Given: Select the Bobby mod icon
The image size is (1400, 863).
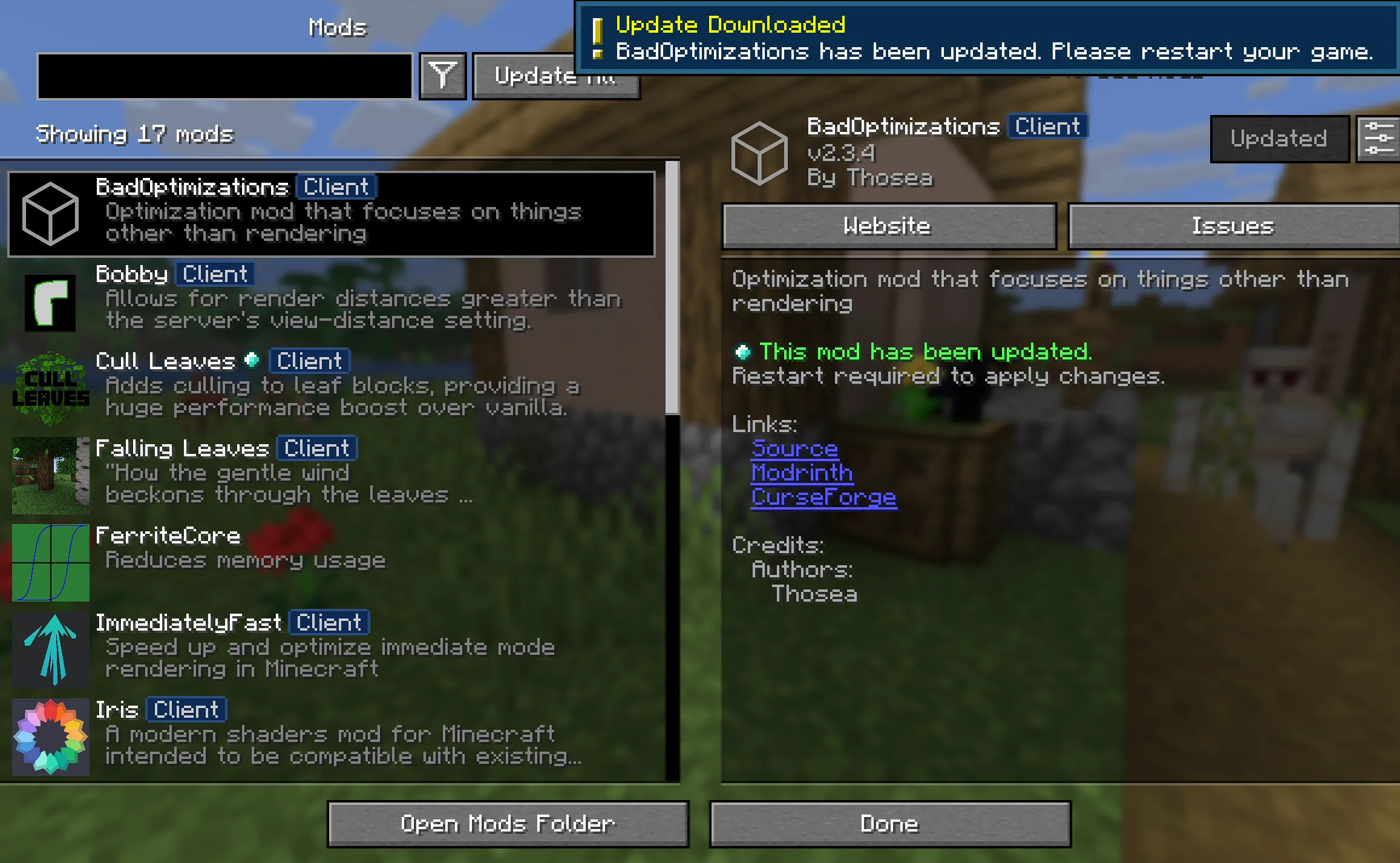Looking at the screenshot, I should pos(50,301).
